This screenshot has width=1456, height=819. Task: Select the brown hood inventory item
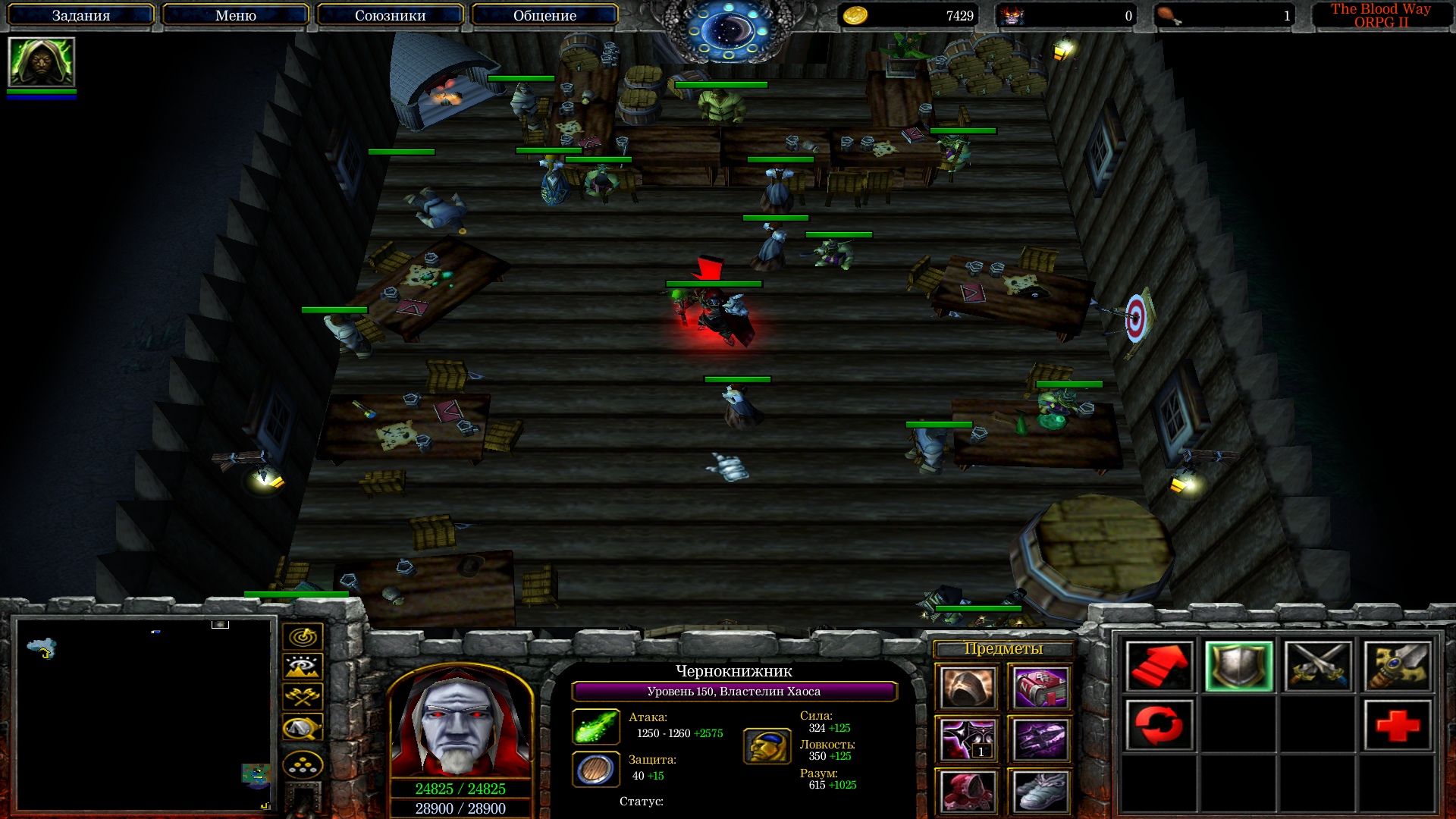pyautogui.click(x=967, y=688)
